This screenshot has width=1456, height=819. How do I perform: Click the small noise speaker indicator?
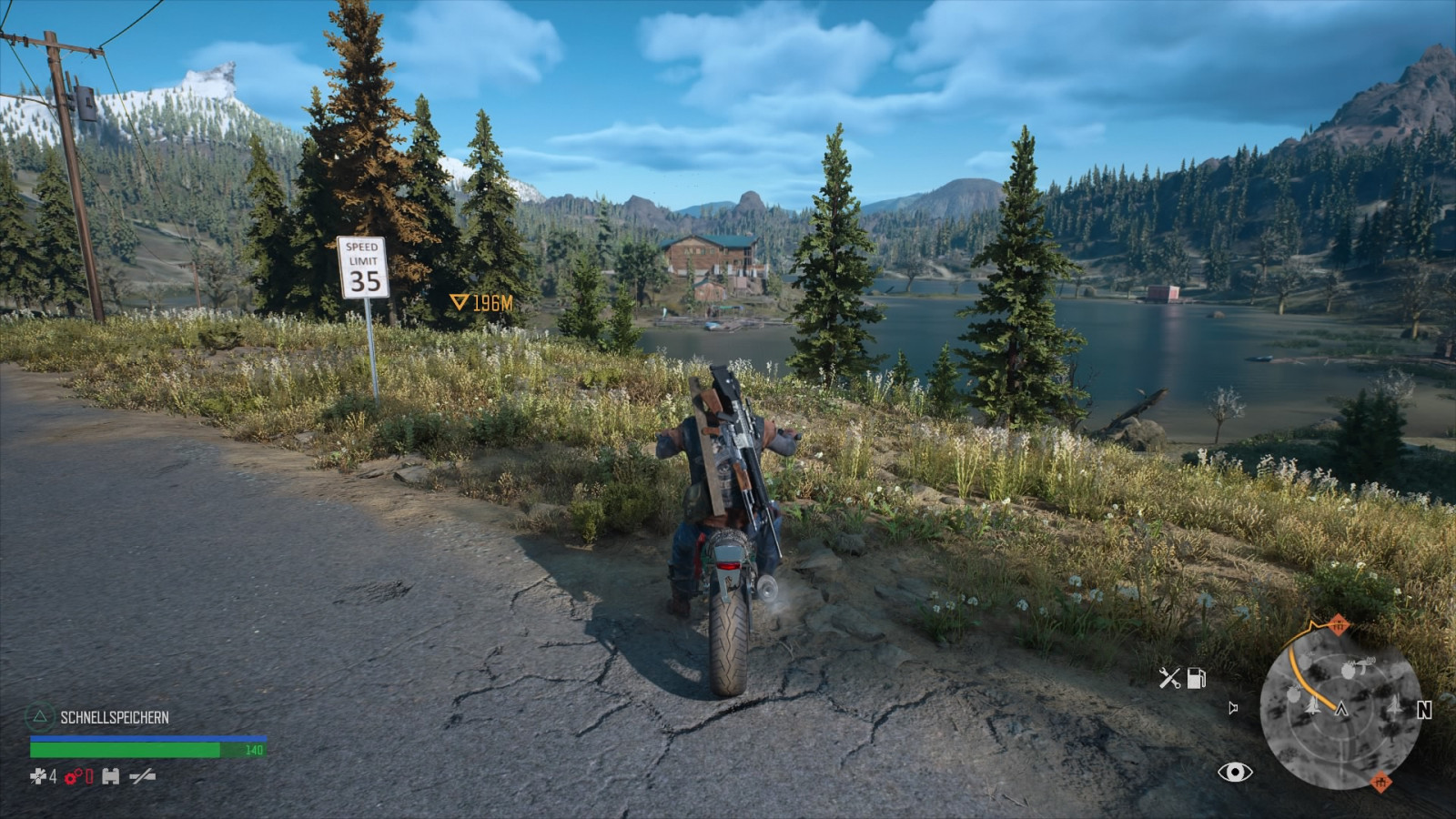click(x=1233, y=708)
